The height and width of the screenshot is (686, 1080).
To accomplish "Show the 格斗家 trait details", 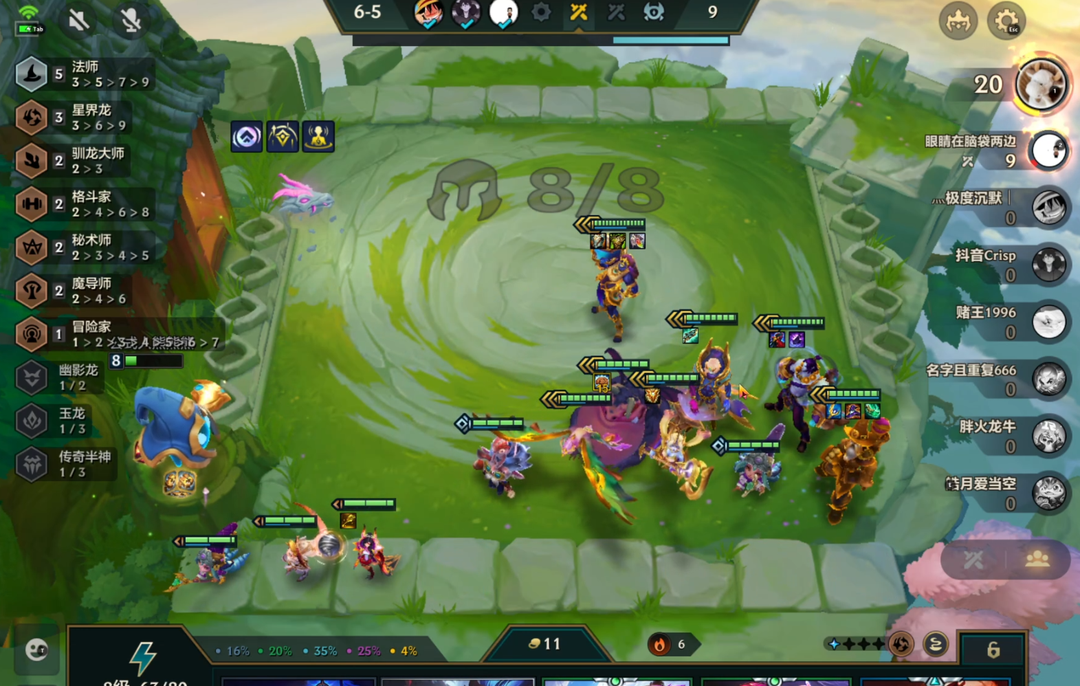I will 84,204.
